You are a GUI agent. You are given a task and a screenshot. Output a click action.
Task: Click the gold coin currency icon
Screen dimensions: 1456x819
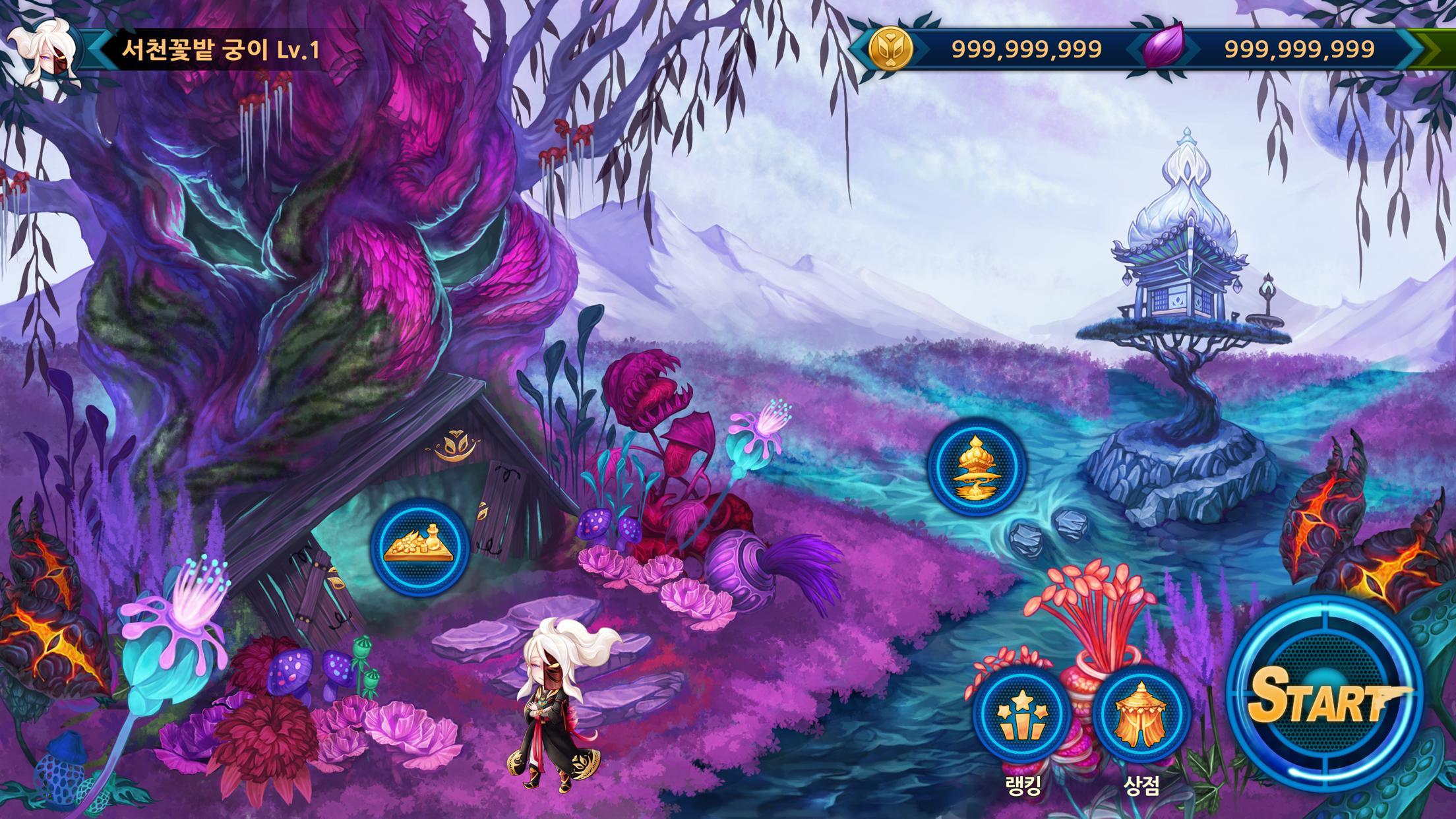(890, 47)
